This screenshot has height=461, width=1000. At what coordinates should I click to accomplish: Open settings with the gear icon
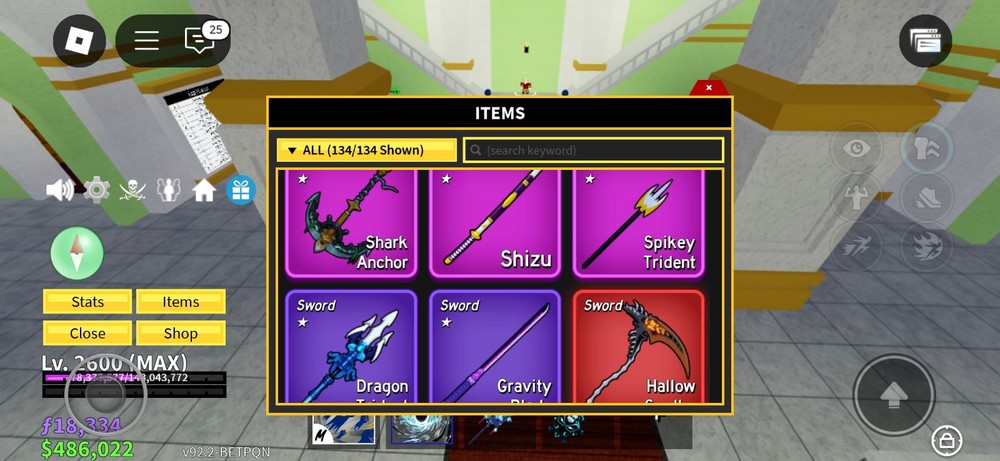[x=96, y=190]
